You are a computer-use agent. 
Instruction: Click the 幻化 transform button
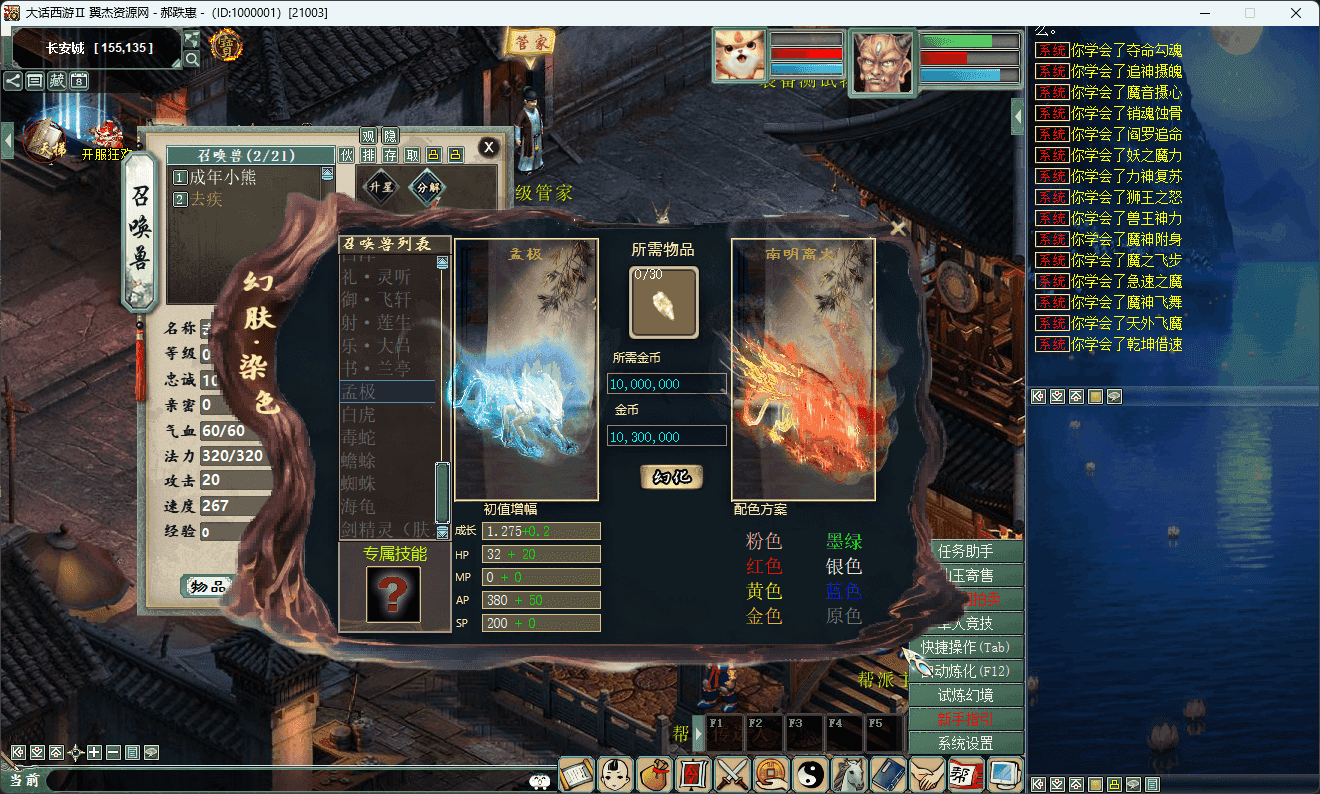(672, 477)
